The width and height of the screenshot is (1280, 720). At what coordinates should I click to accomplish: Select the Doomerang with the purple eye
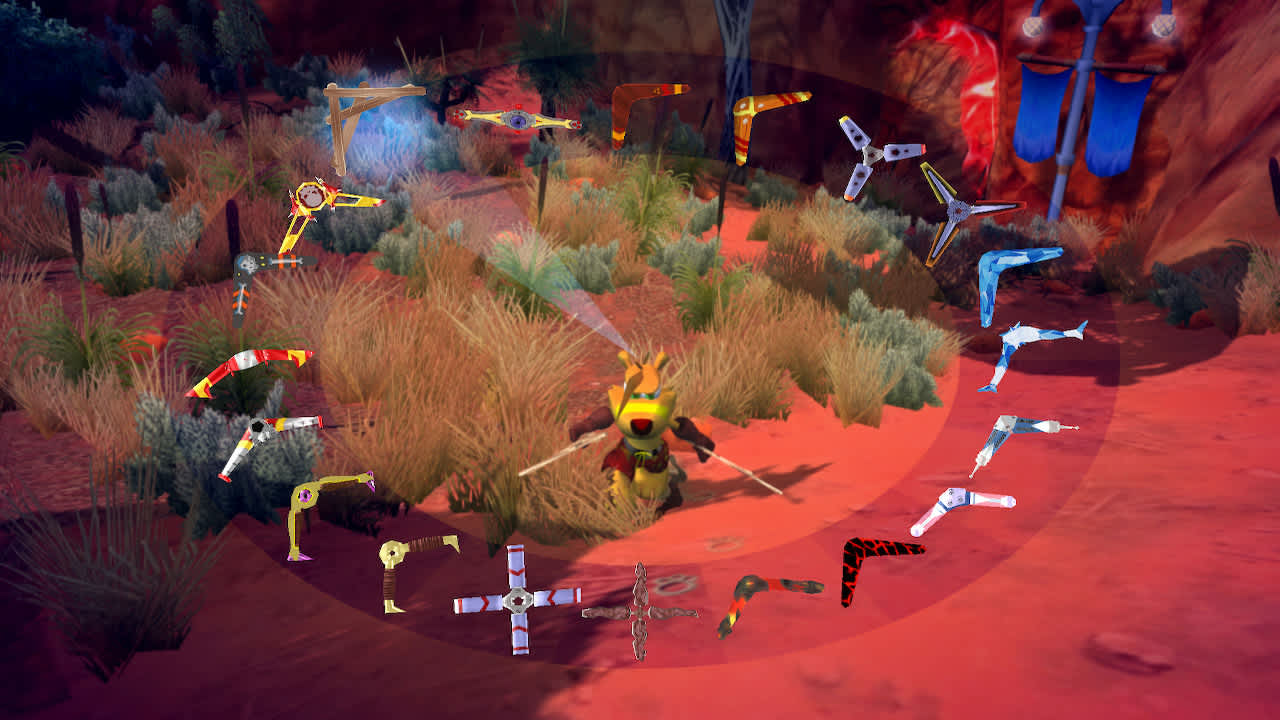(x=516, y=117)
